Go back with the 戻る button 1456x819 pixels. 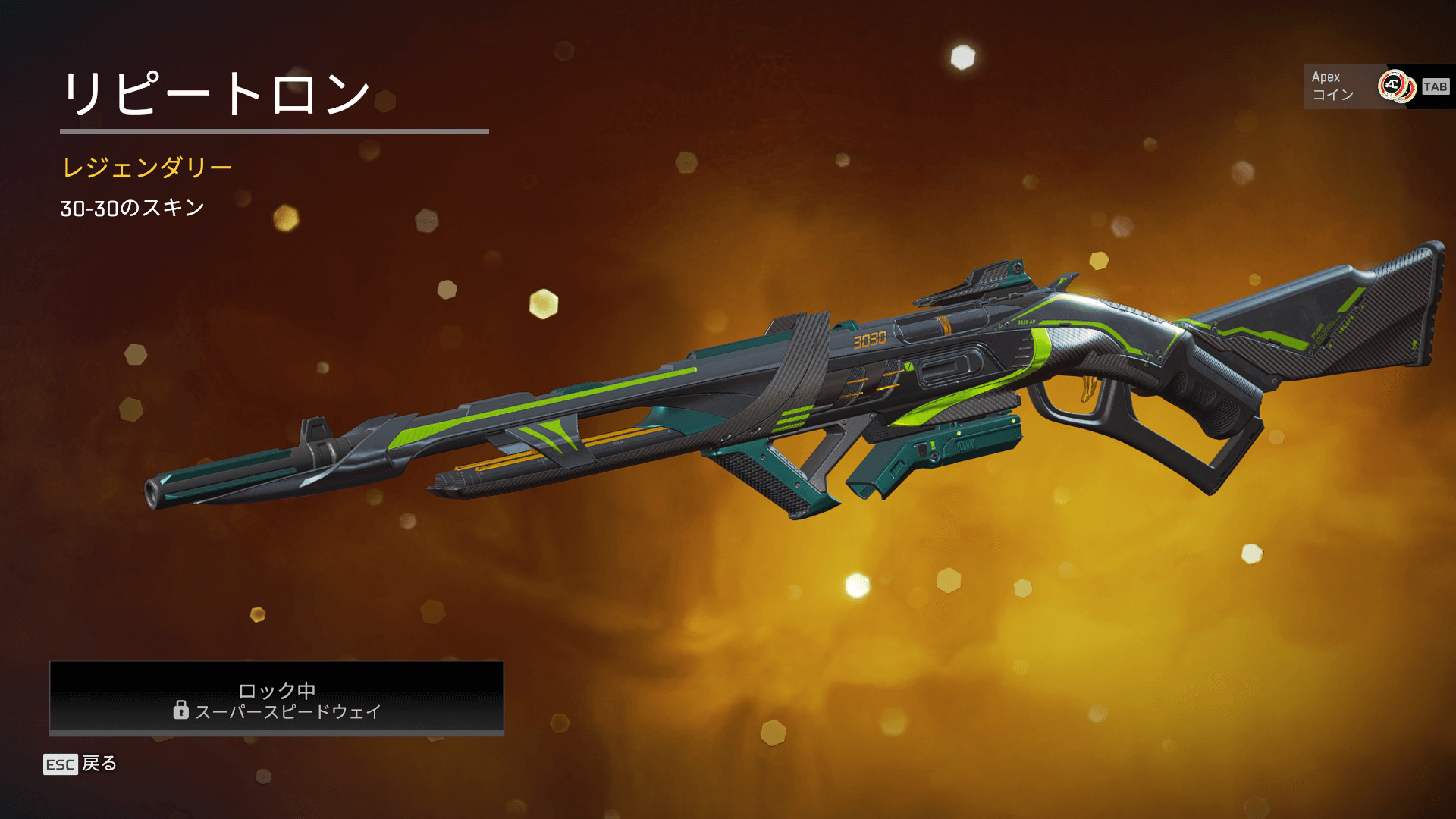[80, 764]
